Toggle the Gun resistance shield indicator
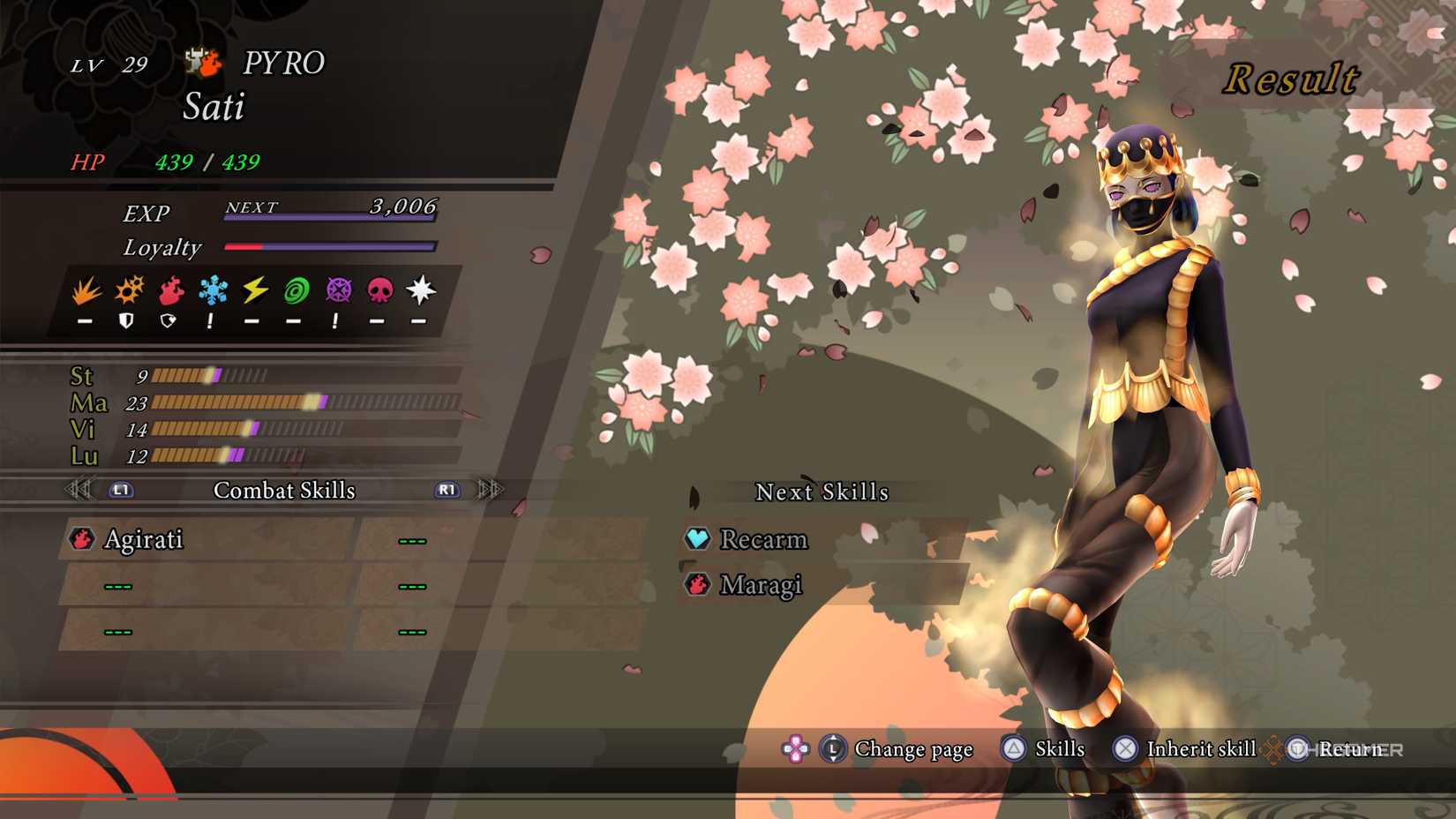This screenshot has height=819, width=1456. 126,319
